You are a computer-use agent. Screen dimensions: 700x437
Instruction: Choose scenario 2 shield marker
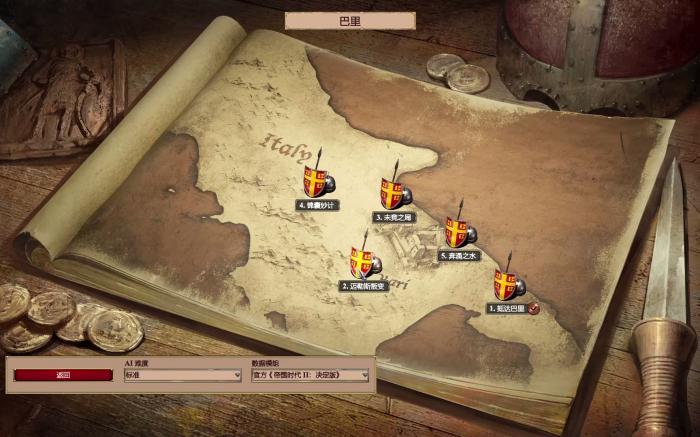click(362, 263)
